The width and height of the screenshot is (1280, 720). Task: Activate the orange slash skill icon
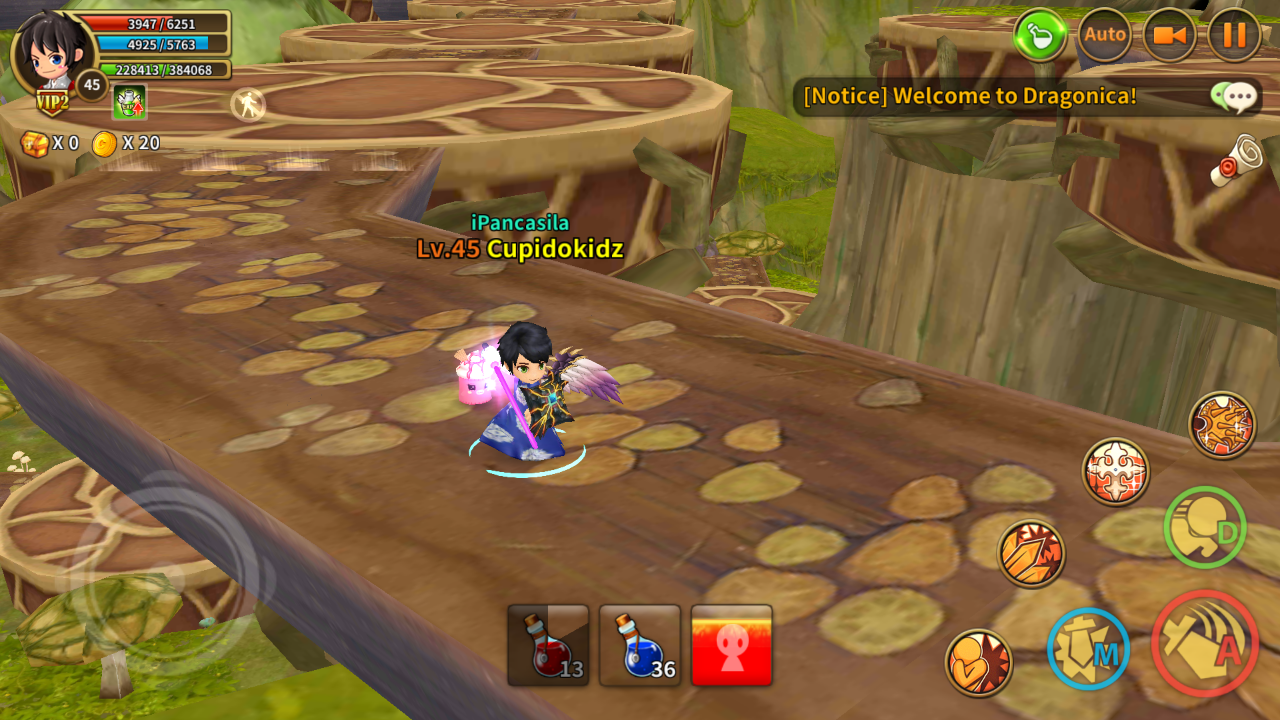coord(1031,553)
